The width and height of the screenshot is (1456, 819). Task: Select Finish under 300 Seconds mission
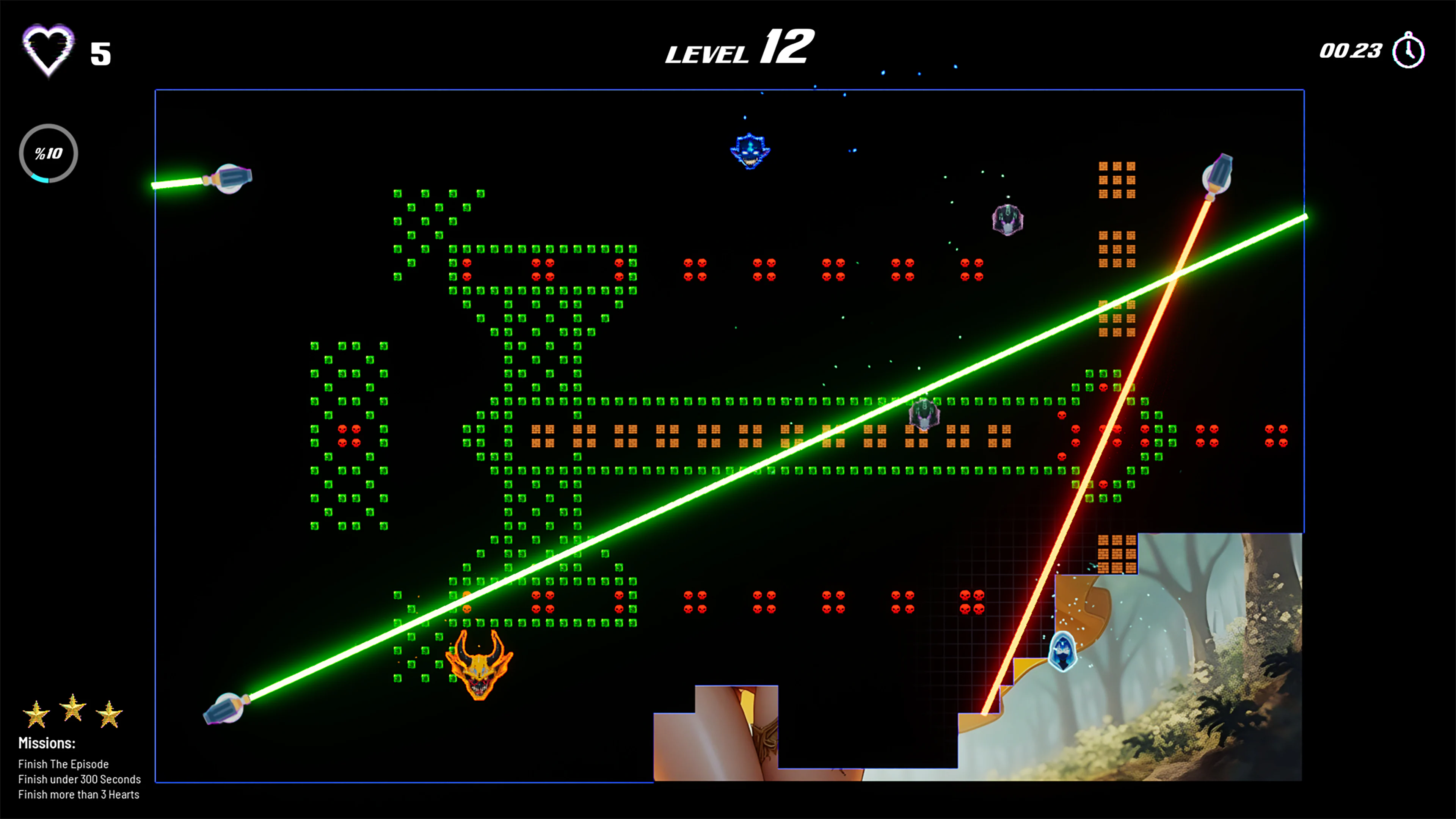pyautogui.click(x=79, y=779)
